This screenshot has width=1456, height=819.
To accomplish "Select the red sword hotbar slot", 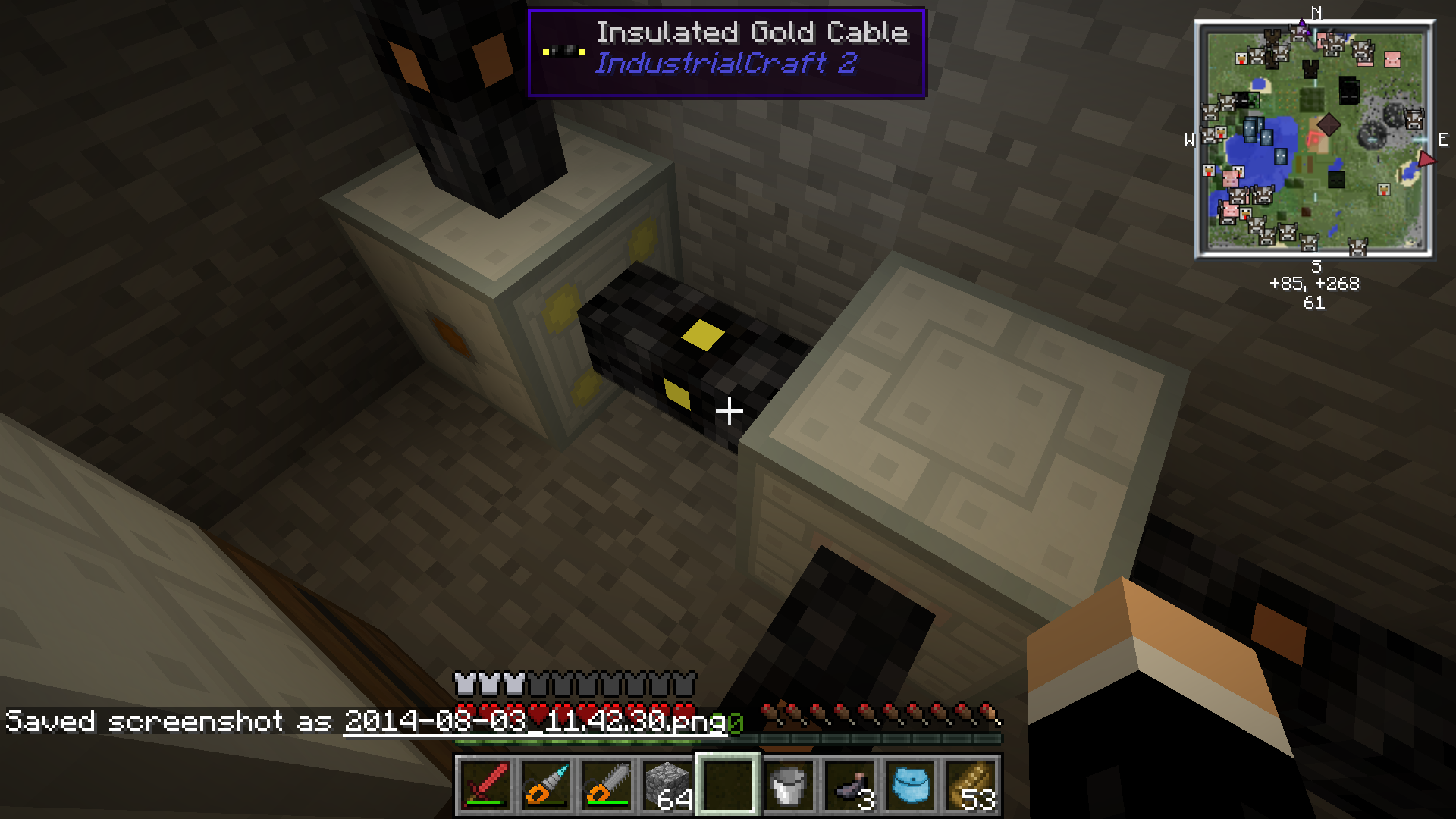I will pos(485,785).
